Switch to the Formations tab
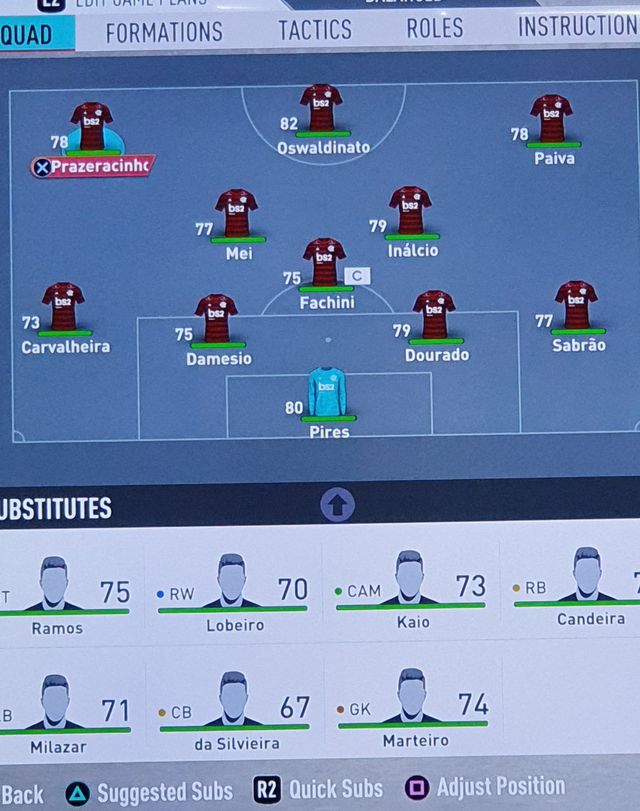 click(x=164, y=31)
